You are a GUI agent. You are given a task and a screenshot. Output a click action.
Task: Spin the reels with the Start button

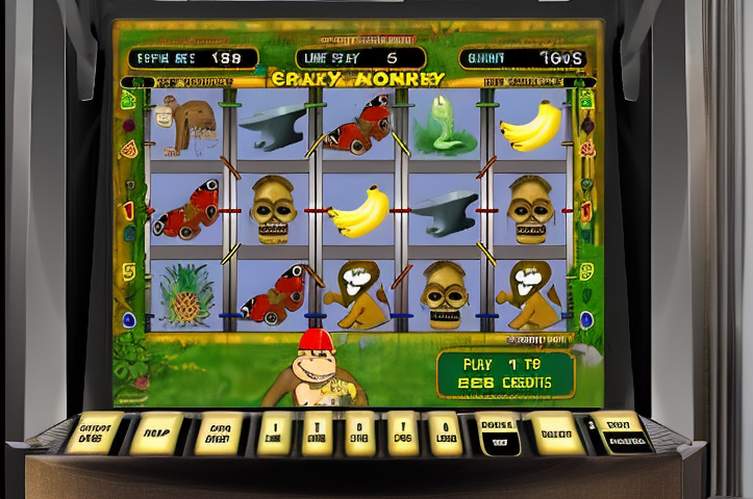(x=620, y=433)
